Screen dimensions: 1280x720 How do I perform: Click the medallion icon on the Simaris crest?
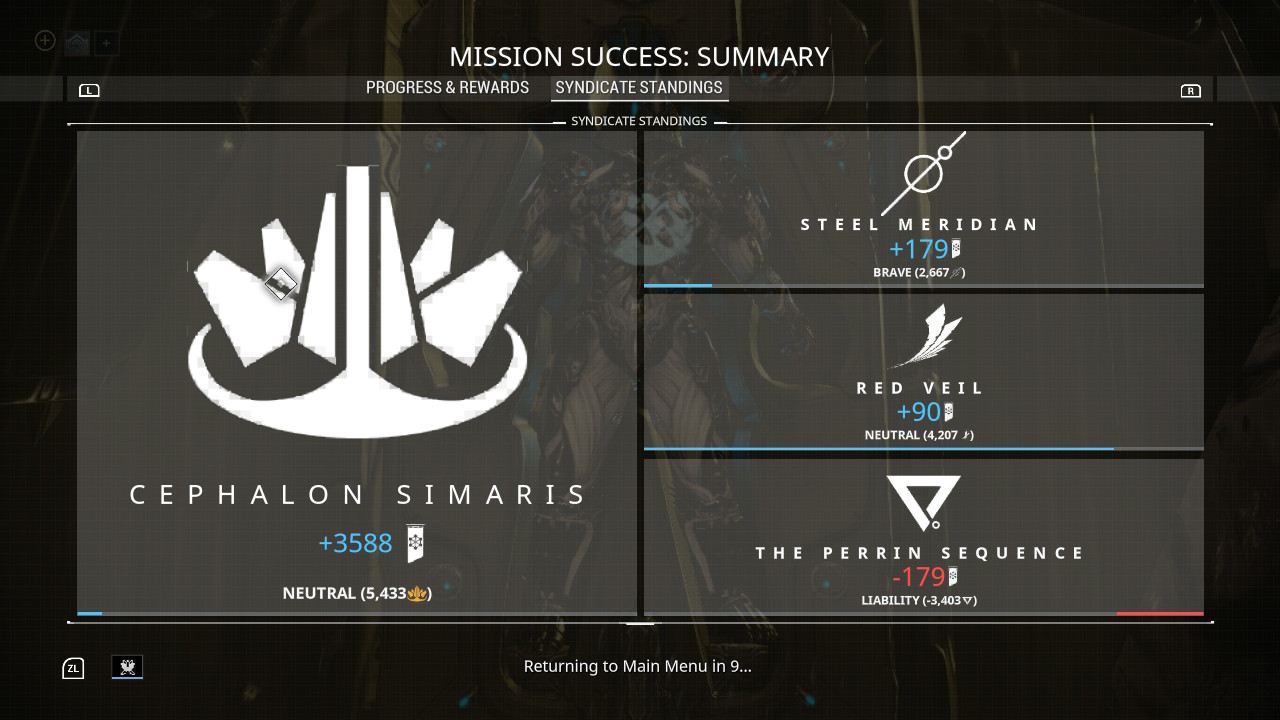tap(280, 283)
